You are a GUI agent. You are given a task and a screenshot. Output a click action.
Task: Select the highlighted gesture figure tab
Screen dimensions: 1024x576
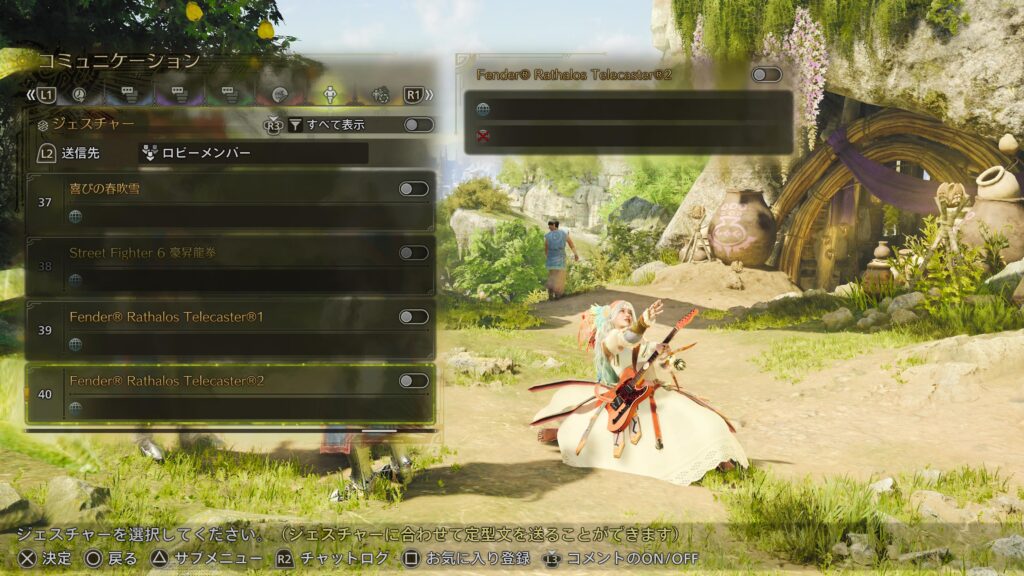click(x=329, y=95)
